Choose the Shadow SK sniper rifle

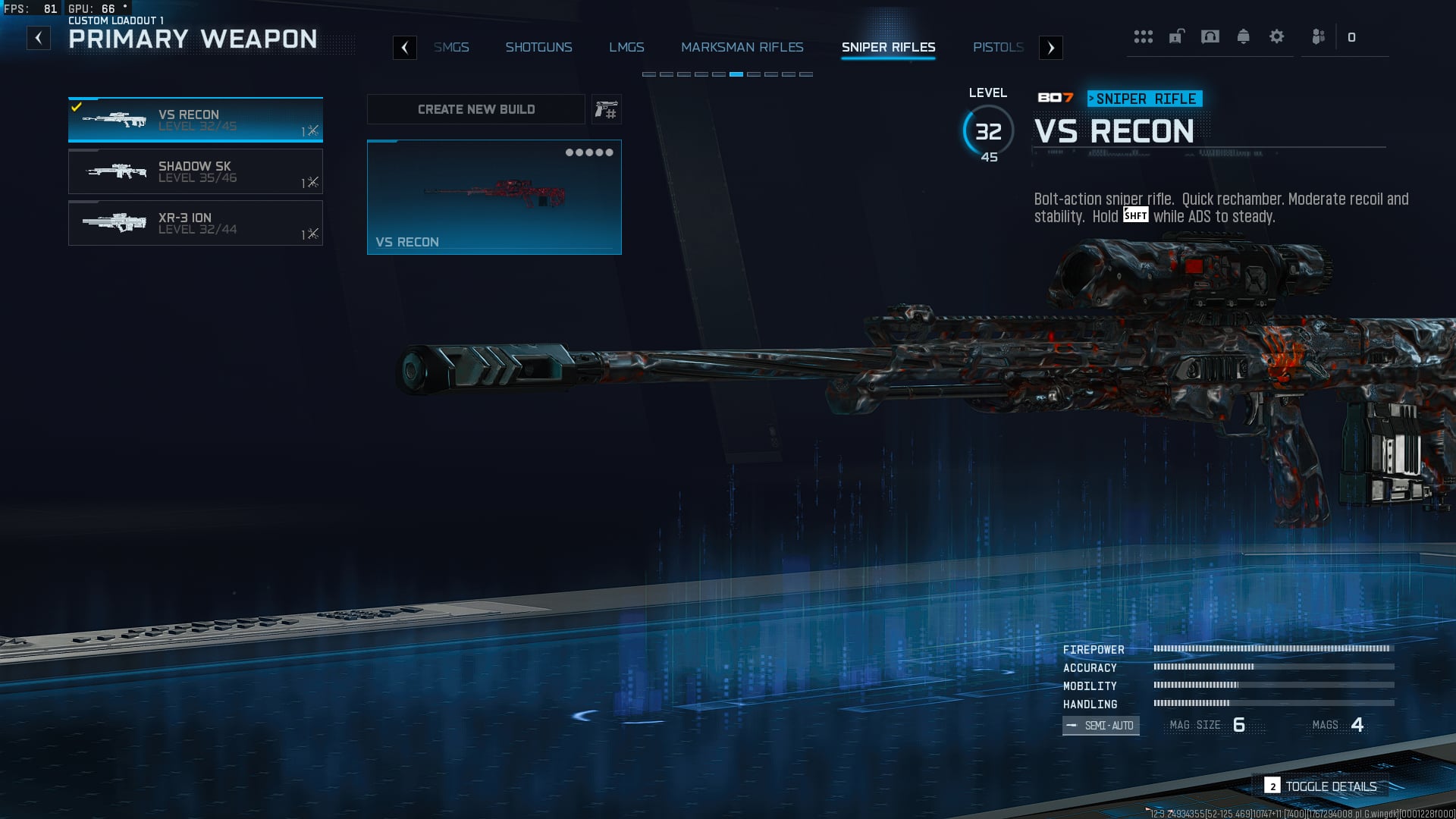point(196,171)
